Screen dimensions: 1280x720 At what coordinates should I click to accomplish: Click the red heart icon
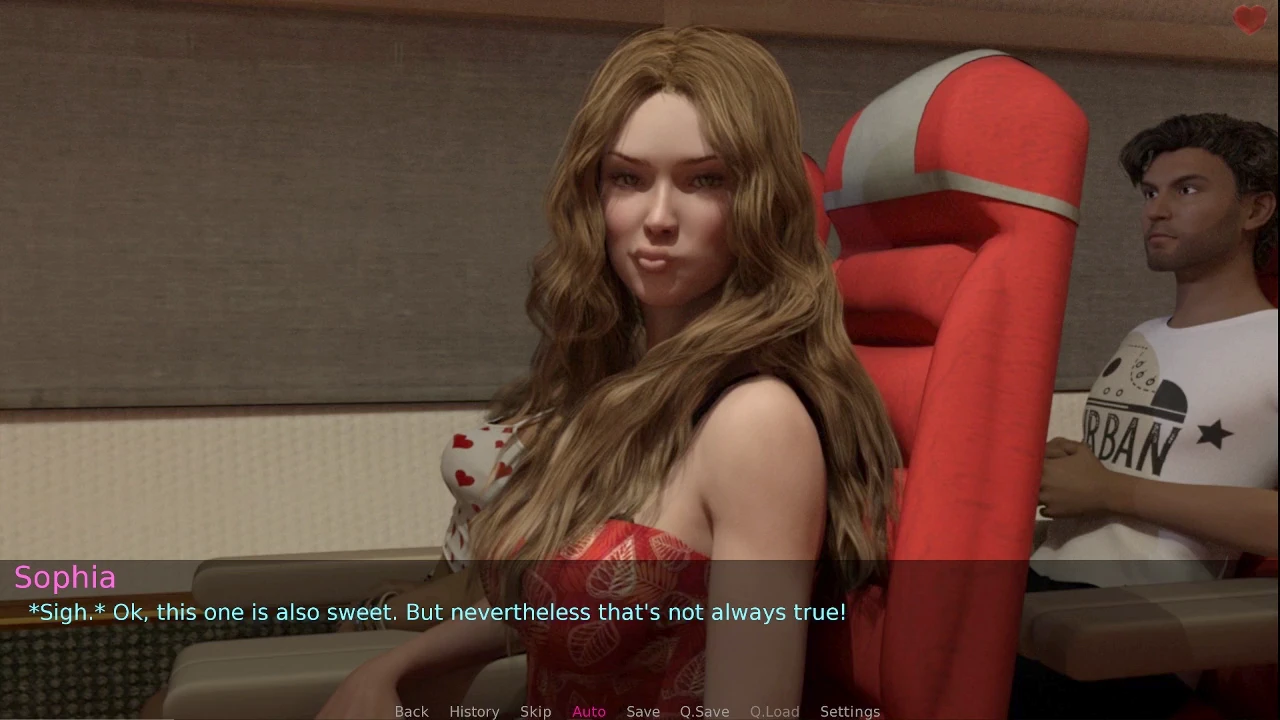pos(1249,19)
